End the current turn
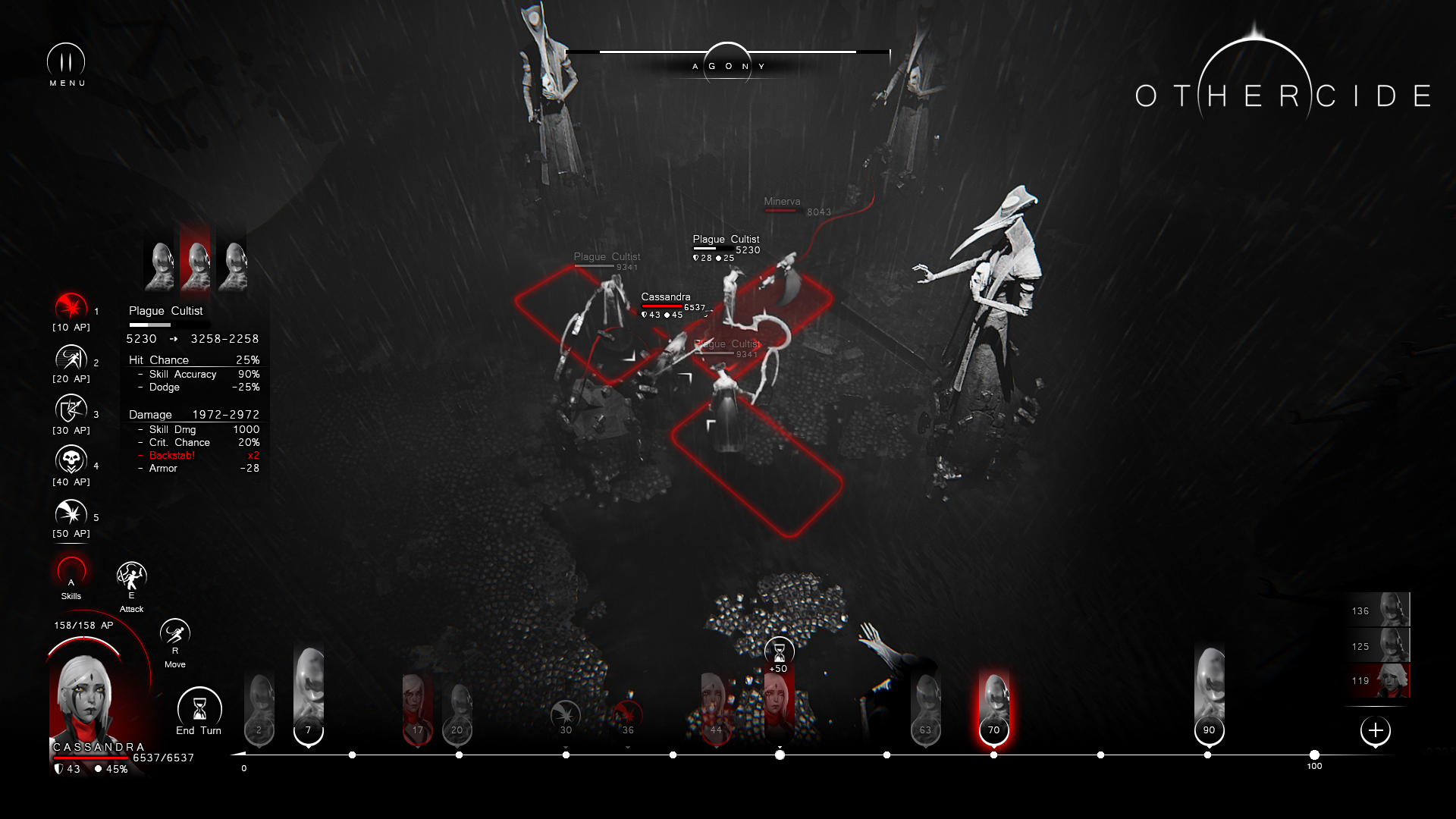This screenshot has height=819, width=1456. (199, 710)
